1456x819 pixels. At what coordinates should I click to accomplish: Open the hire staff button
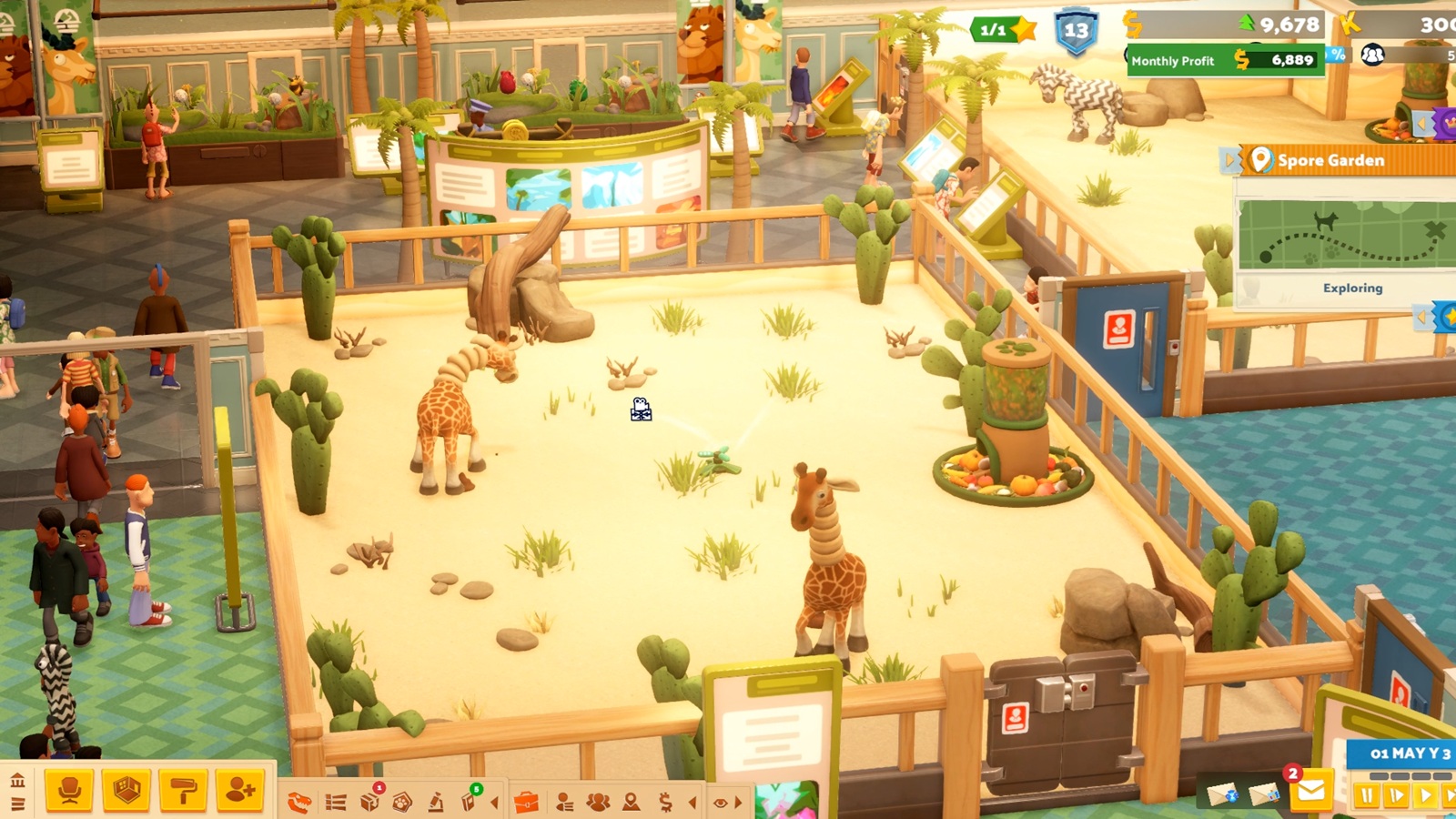click(239, 790)
